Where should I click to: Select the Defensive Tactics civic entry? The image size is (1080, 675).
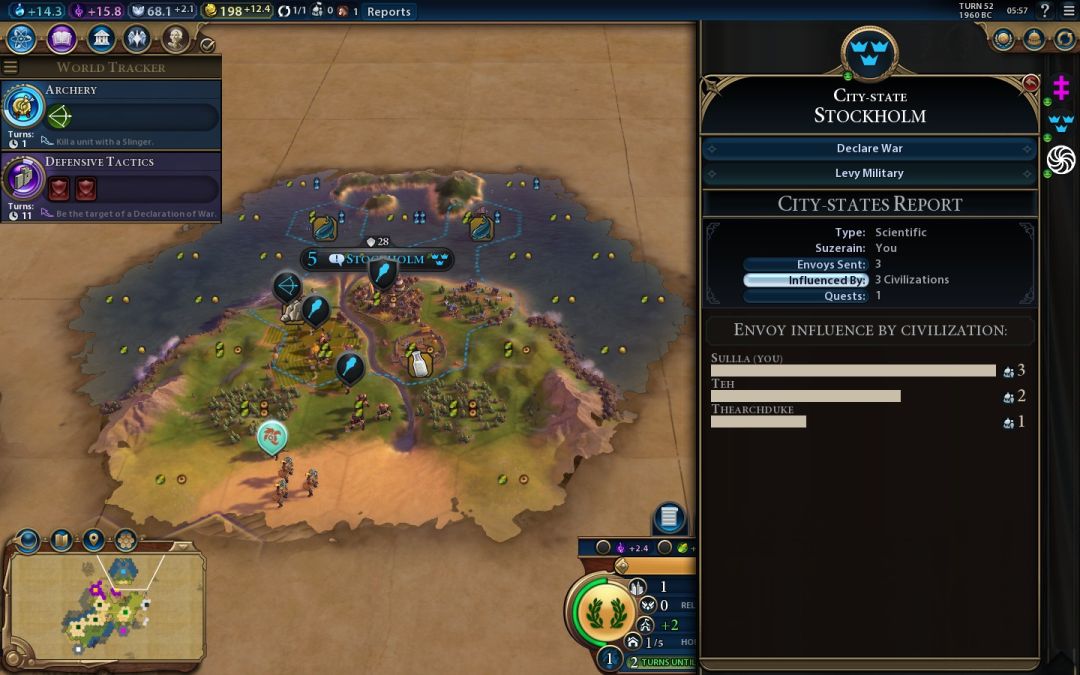pyautogui.click(x=110, y=185)
